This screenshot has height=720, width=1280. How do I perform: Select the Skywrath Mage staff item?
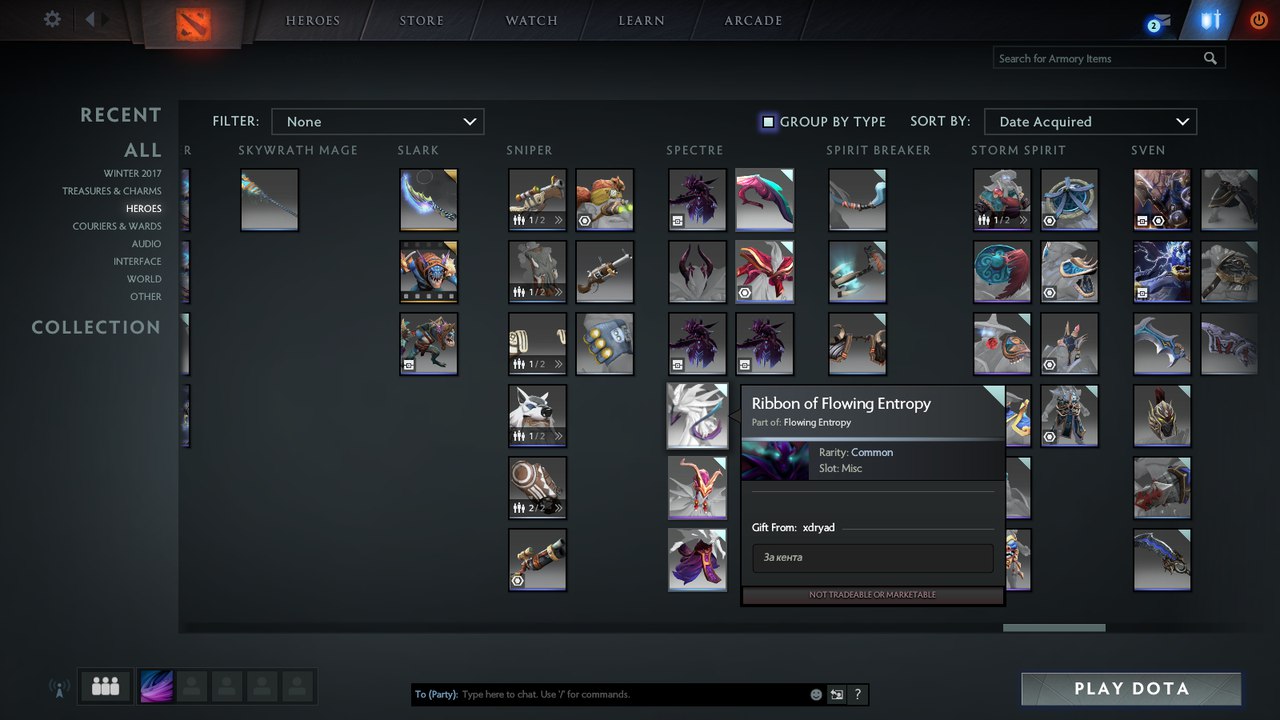tap(270, 199)
